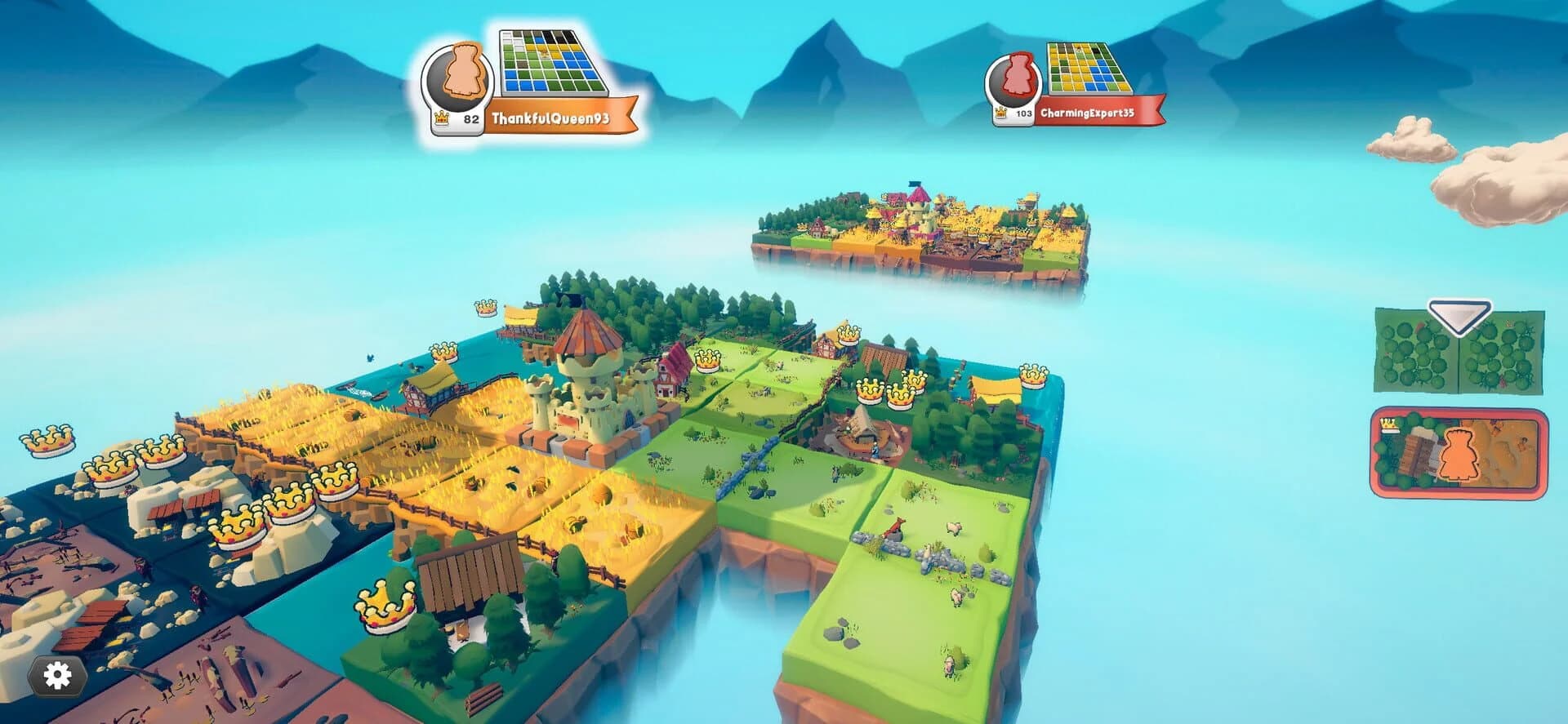Select ThankfulQueen93's orange meeple avatar
1568x724 pixels.
(459, 73)
